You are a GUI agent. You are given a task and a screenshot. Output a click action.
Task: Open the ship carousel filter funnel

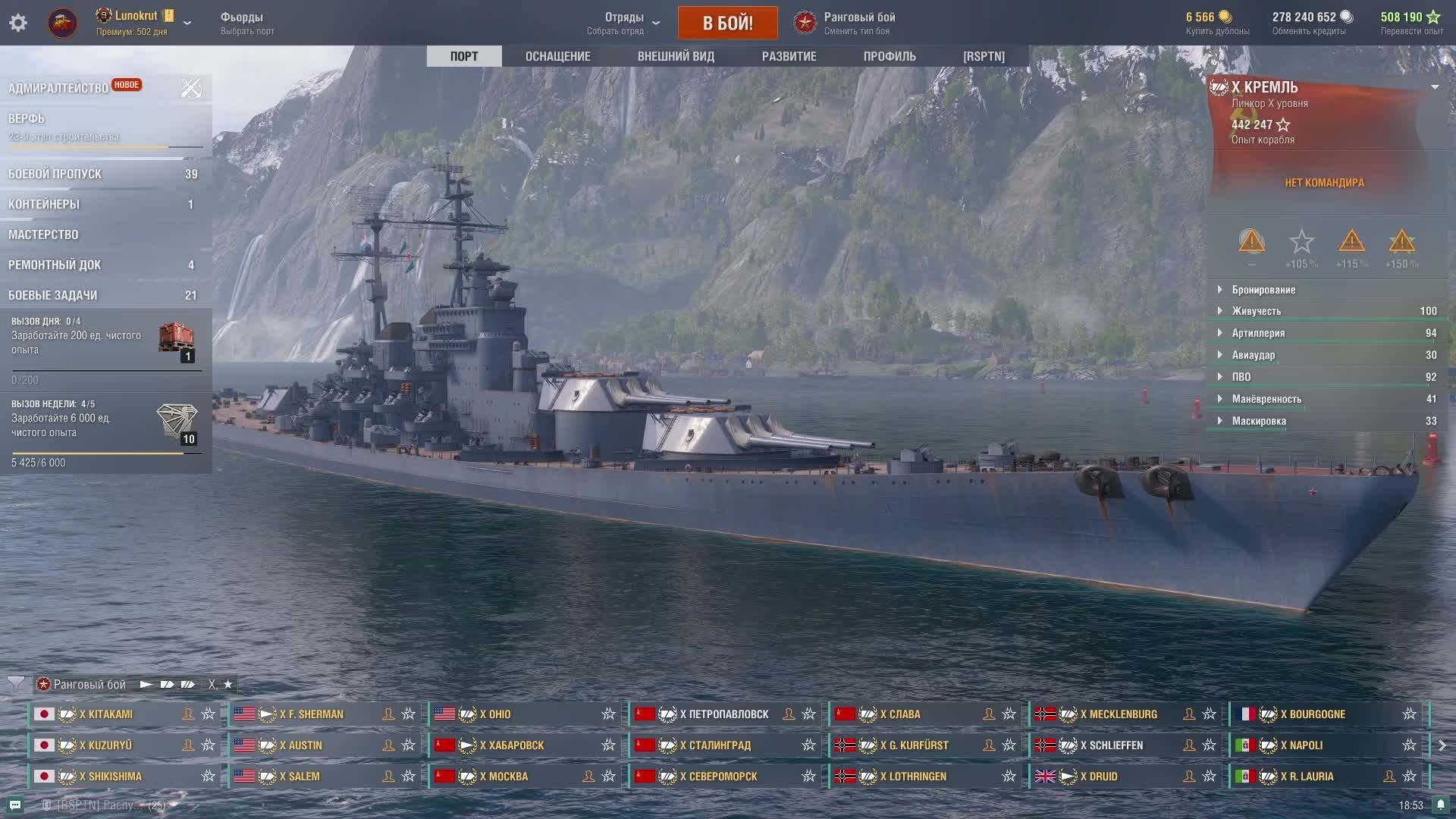coord(16,684)
